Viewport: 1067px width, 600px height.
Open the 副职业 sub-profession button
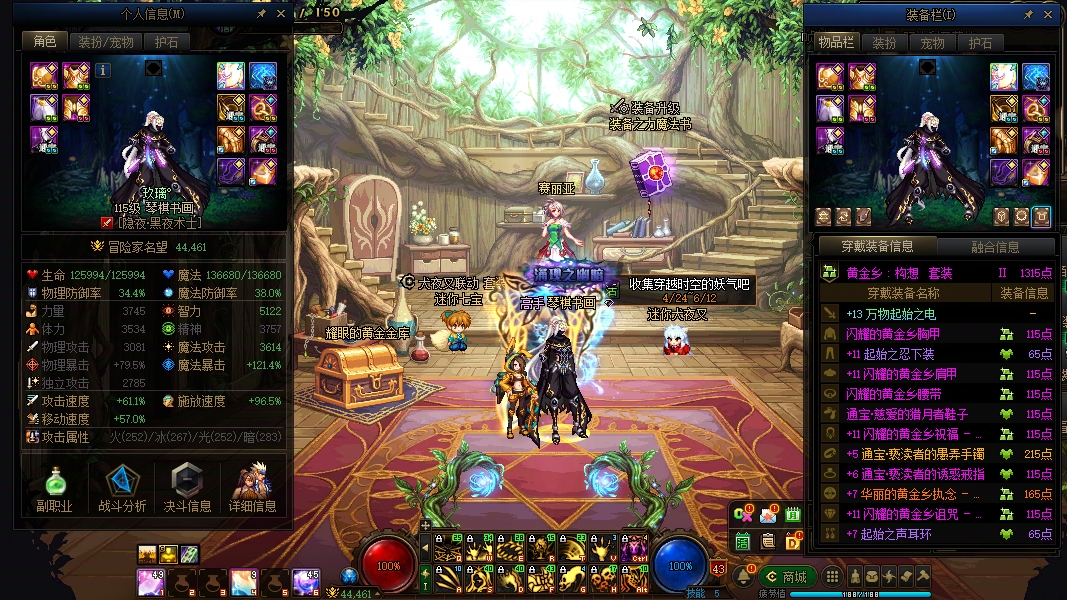click(55, 488)
